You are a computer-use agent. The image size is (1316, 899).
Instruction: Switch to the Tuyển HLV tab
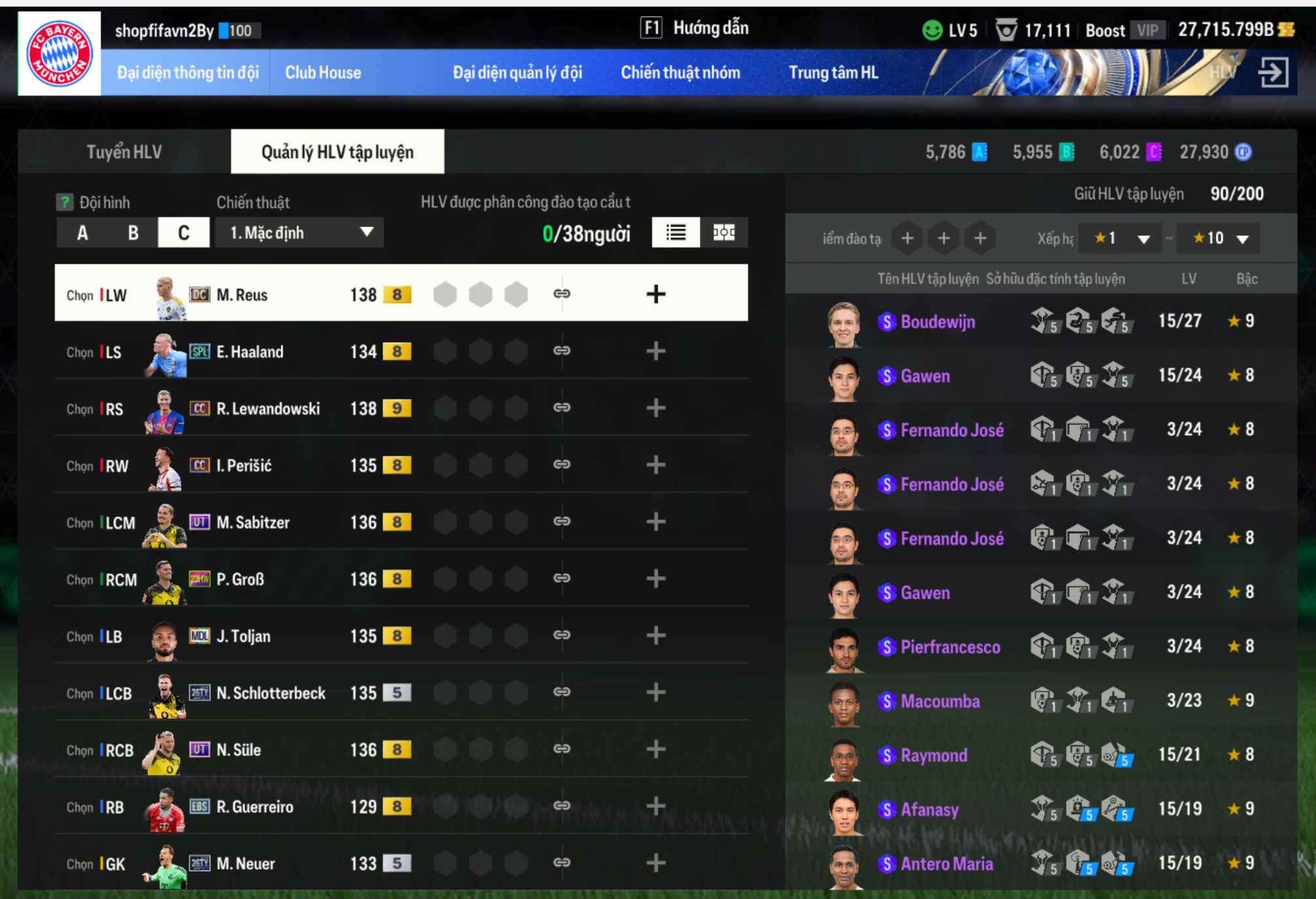coord(124,152)
